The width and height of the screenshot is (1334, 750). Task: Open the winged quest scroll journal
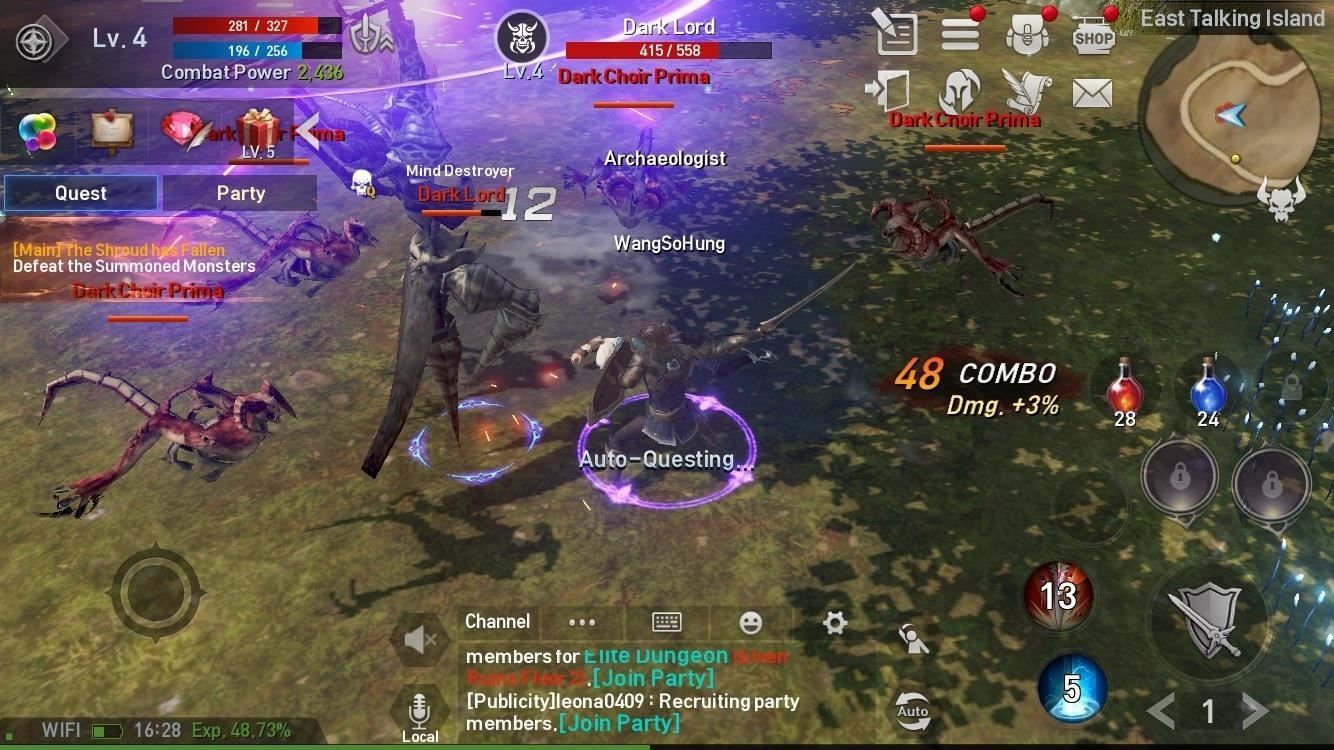tap(1027, 92)
